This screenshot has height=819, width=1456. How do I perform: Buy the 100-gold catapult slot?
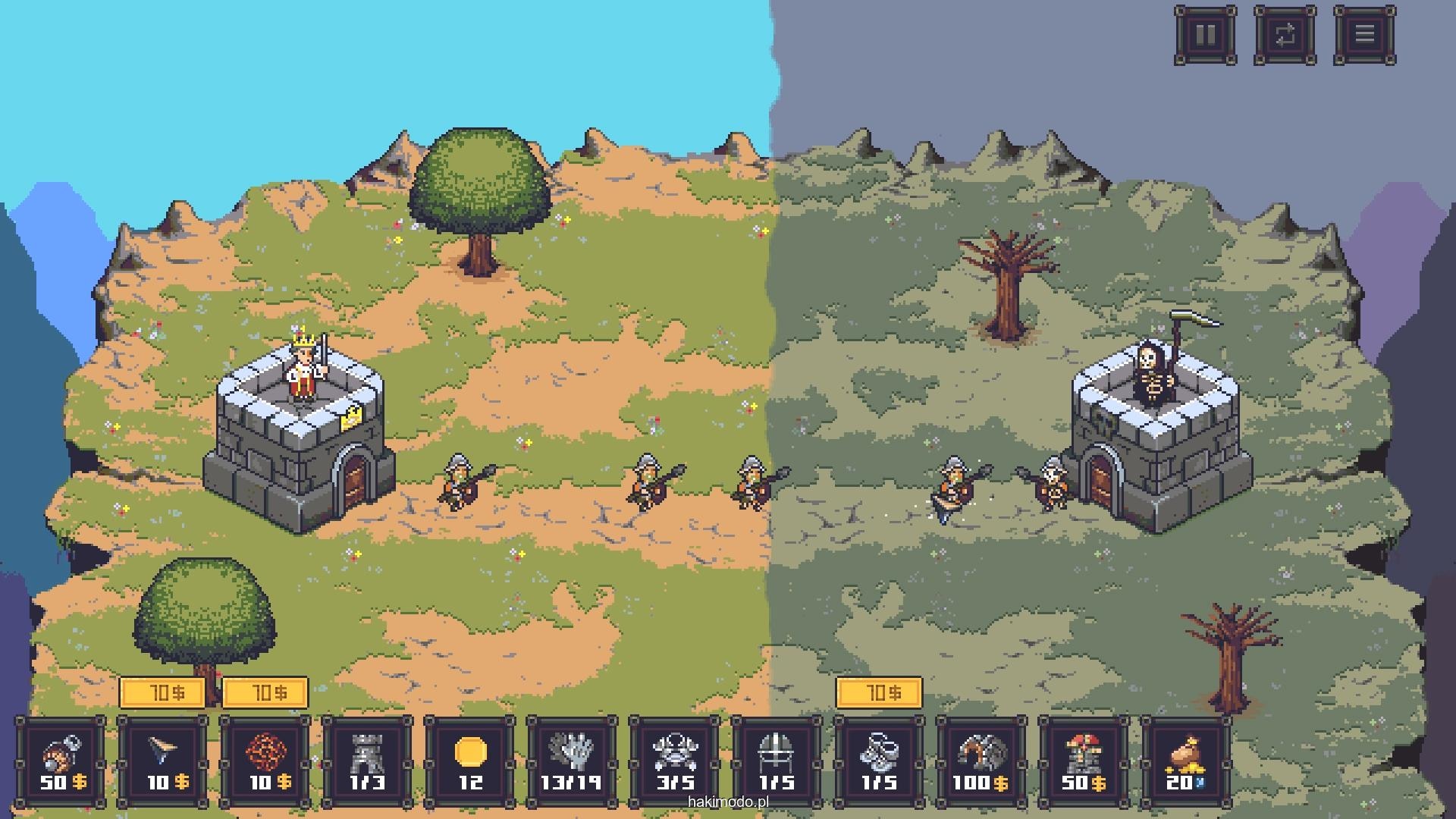981,762
